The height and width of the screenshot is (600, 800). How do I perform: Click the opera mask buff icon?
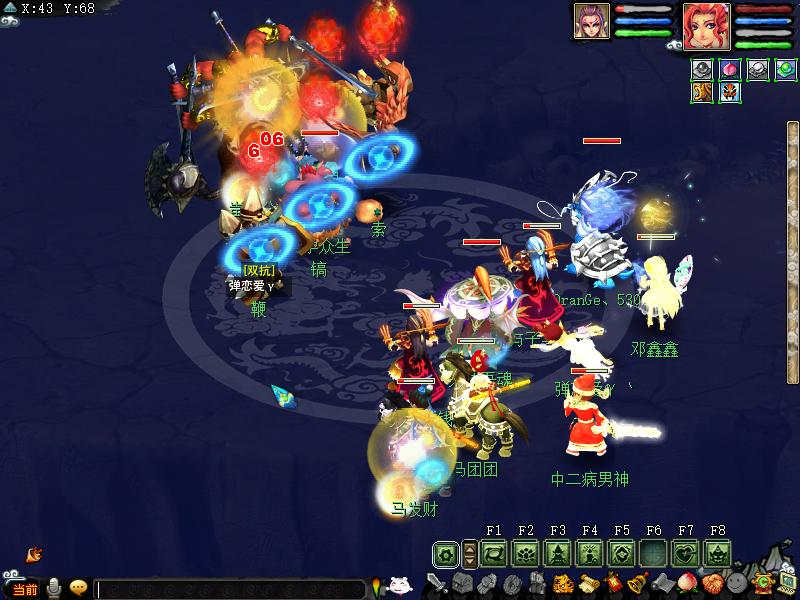tap(731, 93)
